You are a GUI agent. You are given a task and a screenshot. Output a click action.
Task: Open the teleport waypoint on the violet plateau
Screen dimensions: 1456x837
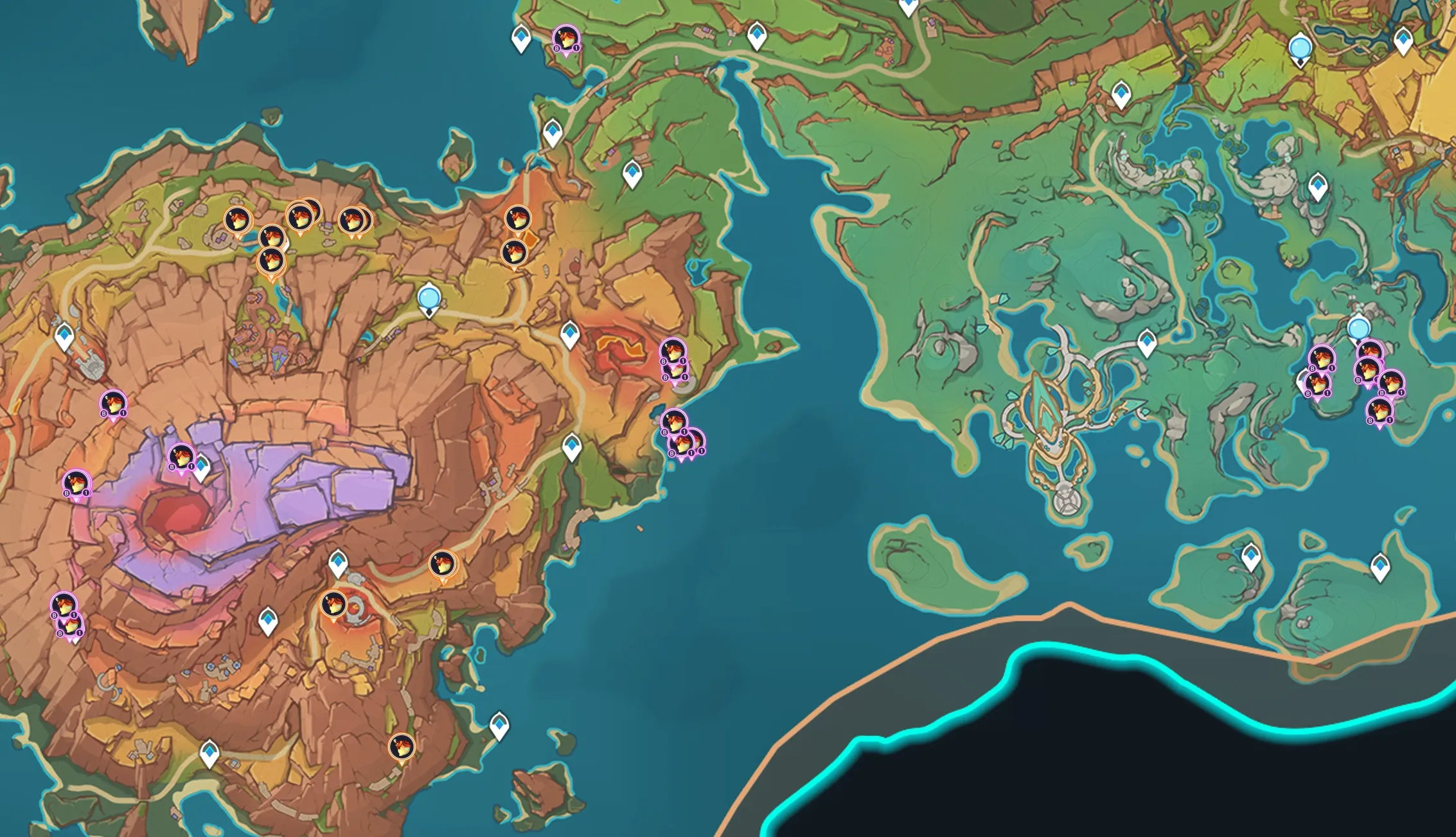click(x=202, y=467)
